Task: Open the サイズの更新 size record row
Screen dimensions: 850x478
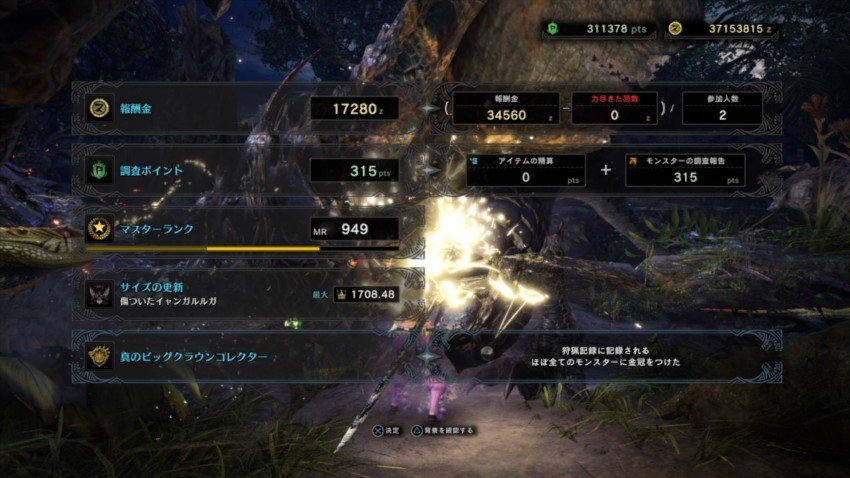Action: point(240,293)
